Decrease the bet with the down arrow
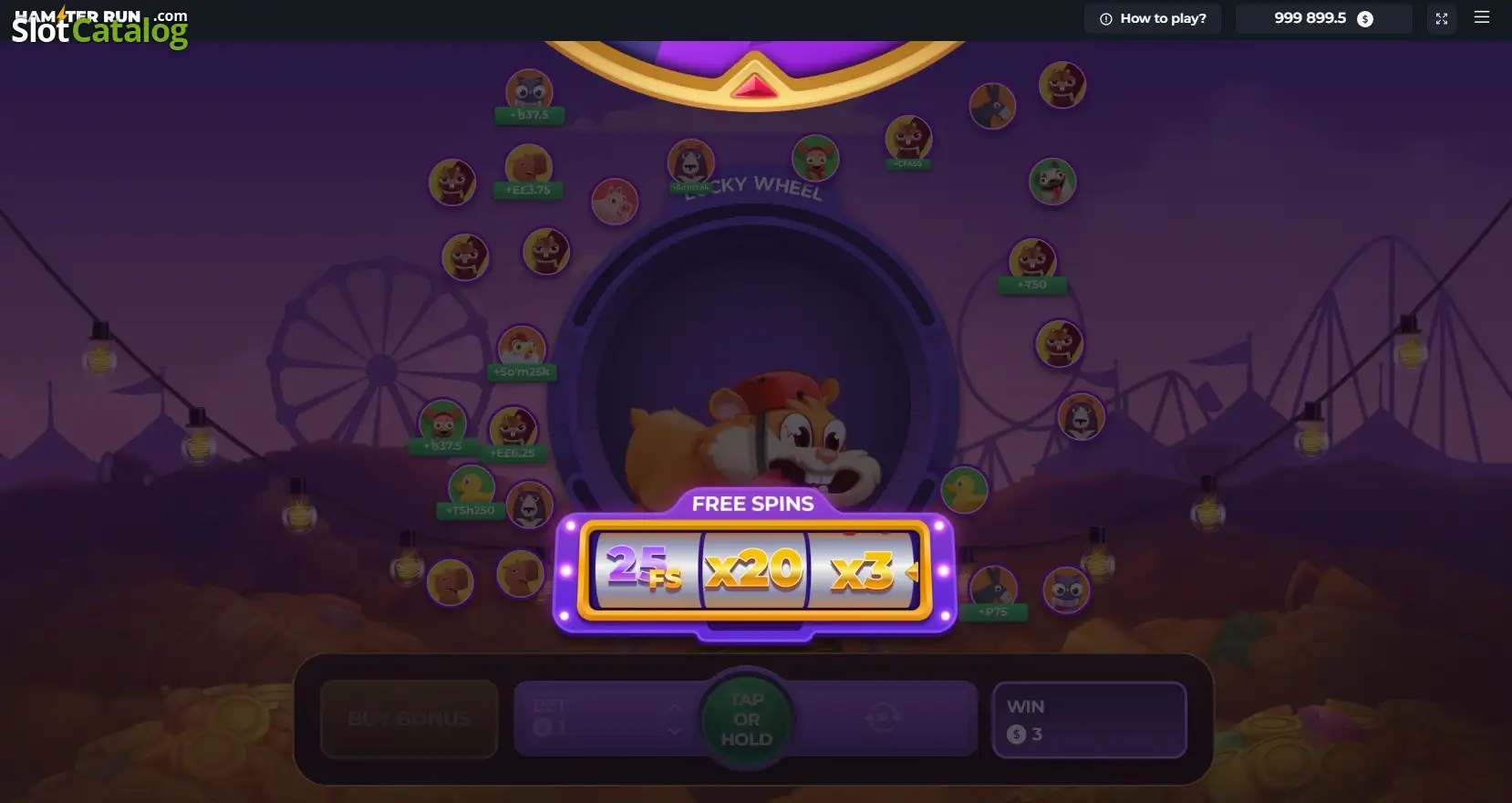The image size is (1512, 803). coord(674,730)
